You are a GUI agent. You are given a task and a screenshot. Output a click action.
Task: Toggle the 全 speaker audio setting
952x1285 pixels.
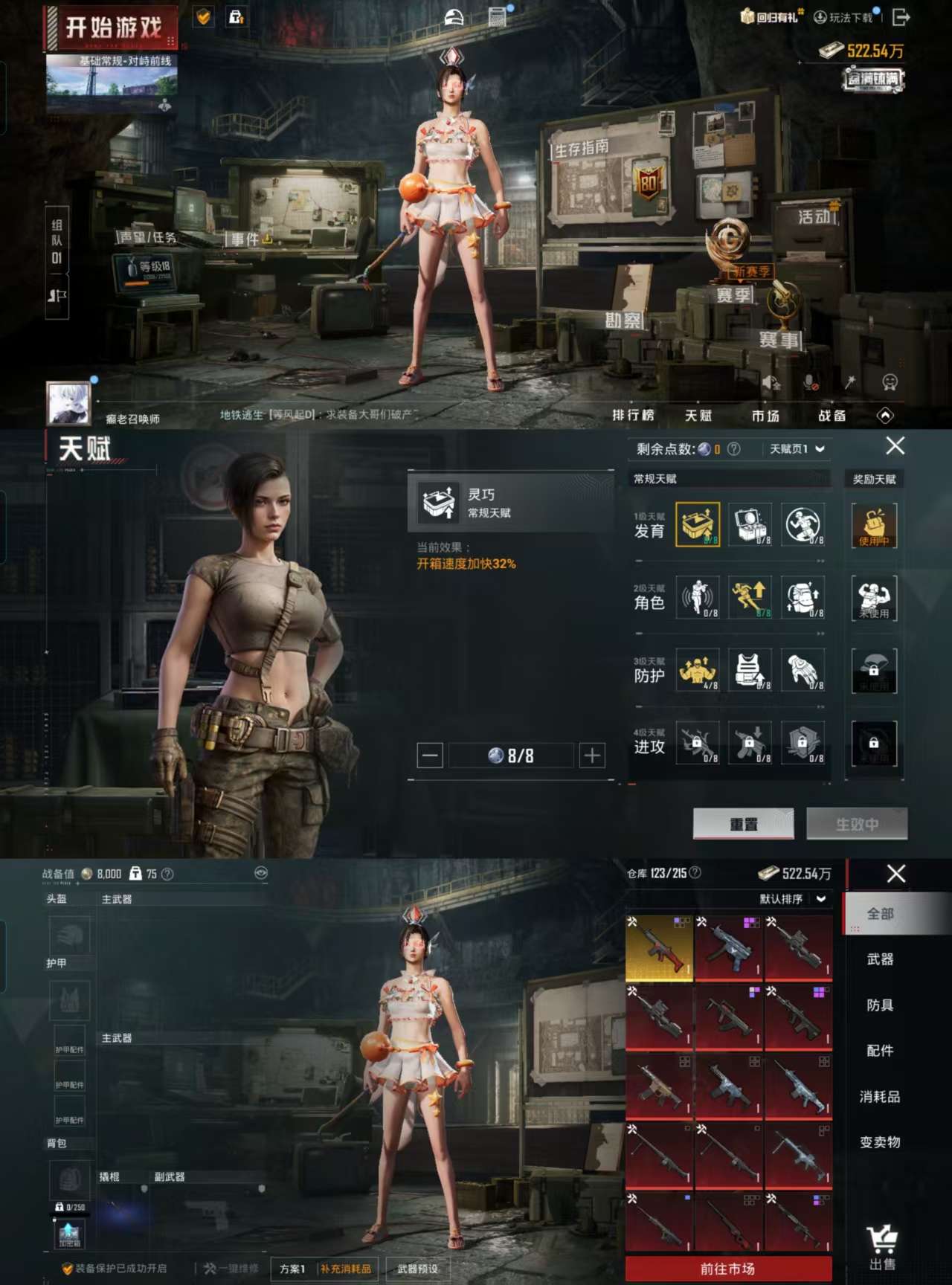[773, 383]
